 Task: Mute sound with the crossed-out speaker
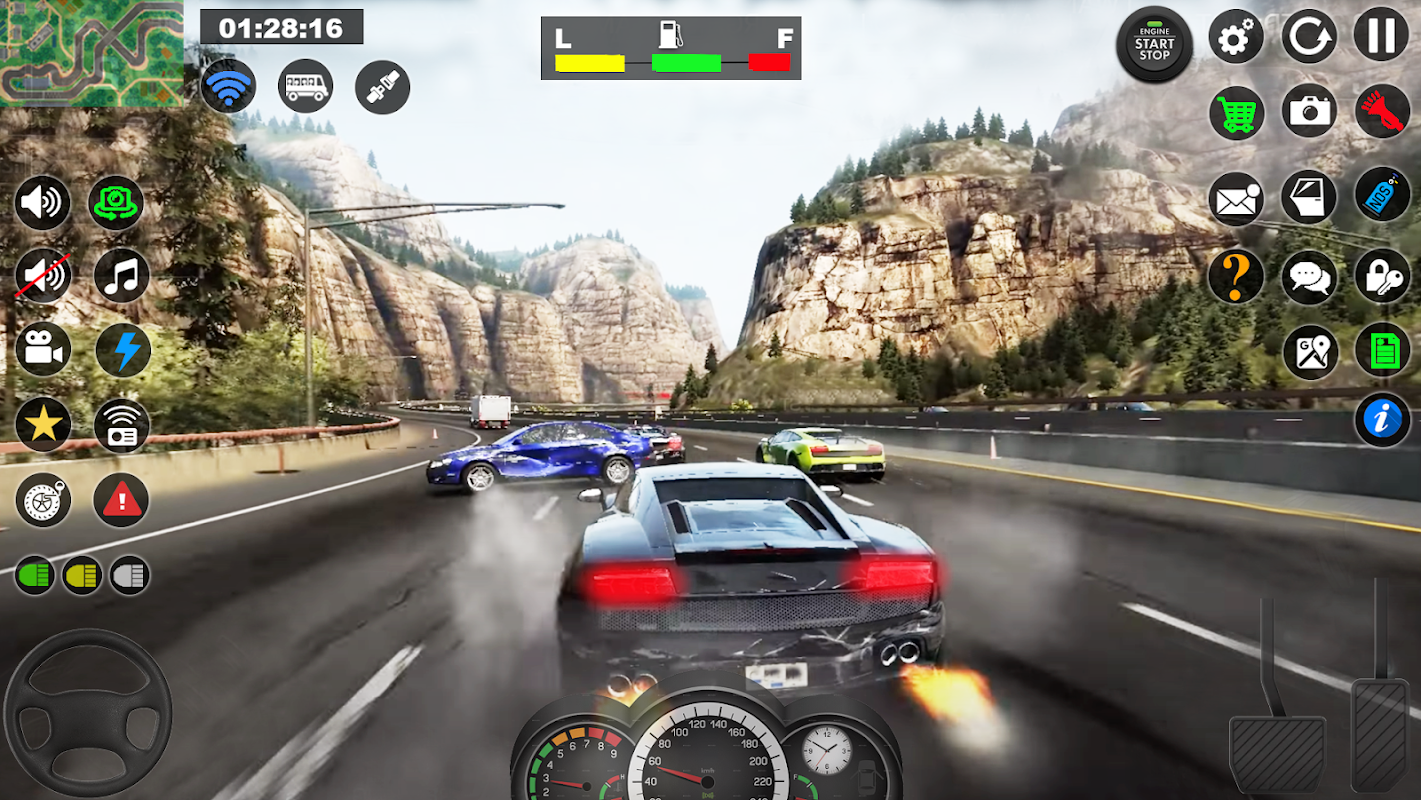42,275
